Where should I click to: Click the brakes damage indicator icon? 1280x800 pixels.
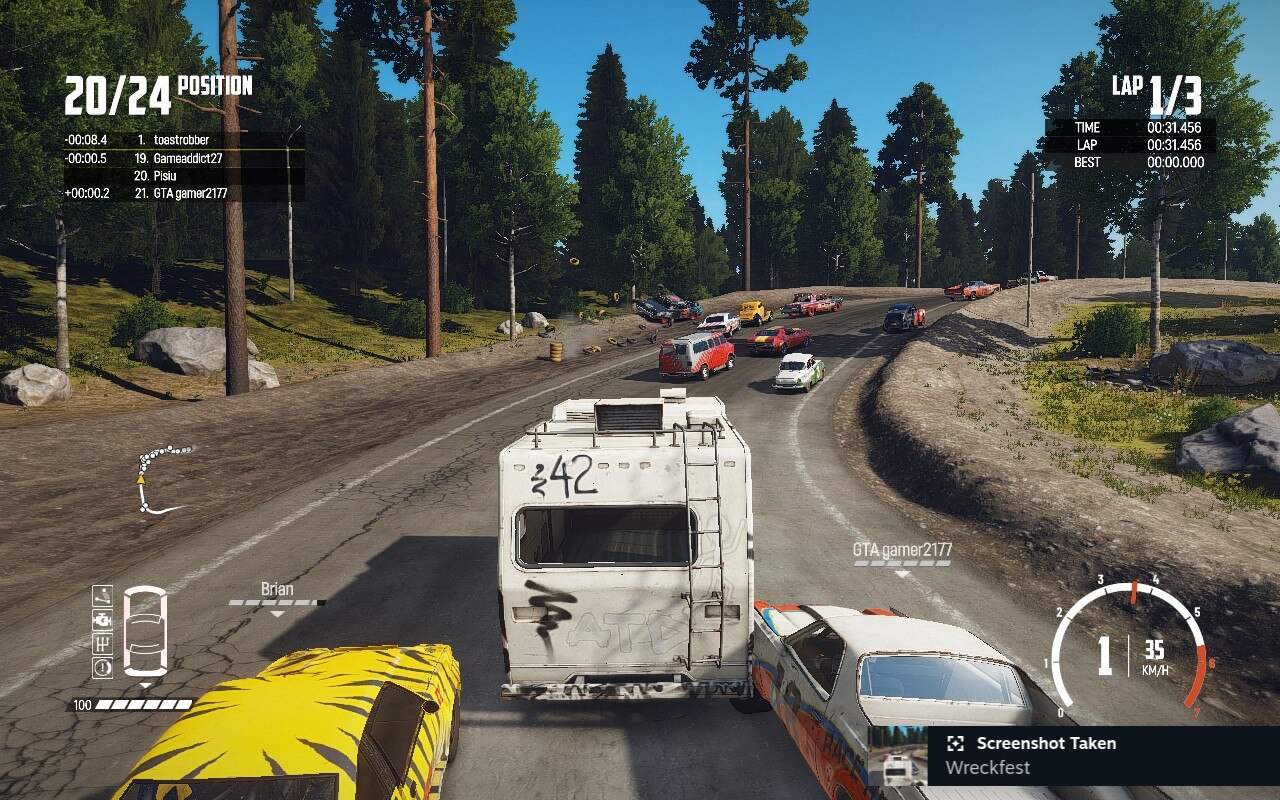tap(102, 667)
